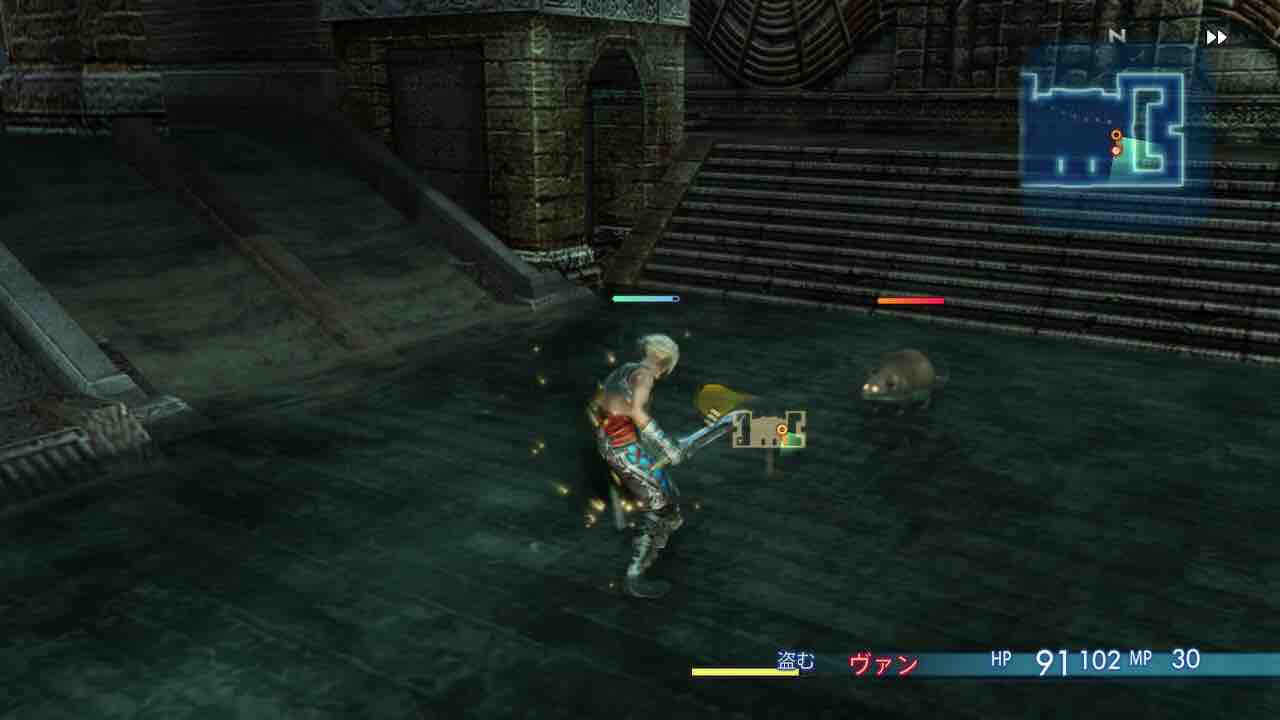The image size is (1280, 720).
Task: Click the green gauge fill beside the target ring
Action: click(792, 437)
